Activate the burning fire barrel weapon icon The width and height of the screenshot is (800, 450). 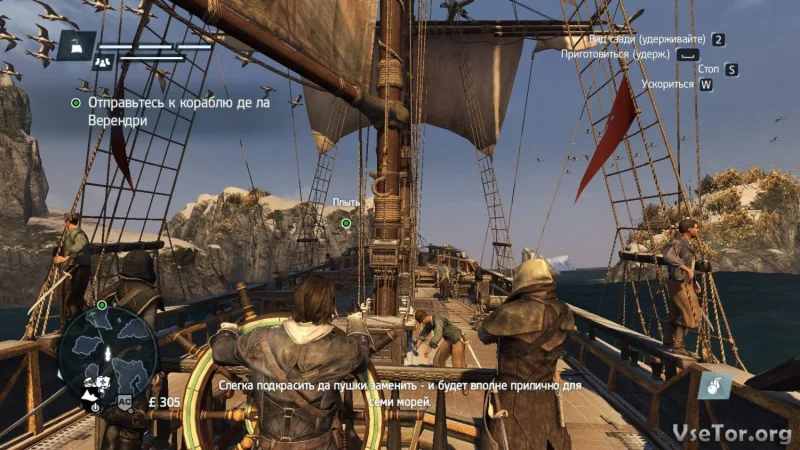tap(714, 383)
